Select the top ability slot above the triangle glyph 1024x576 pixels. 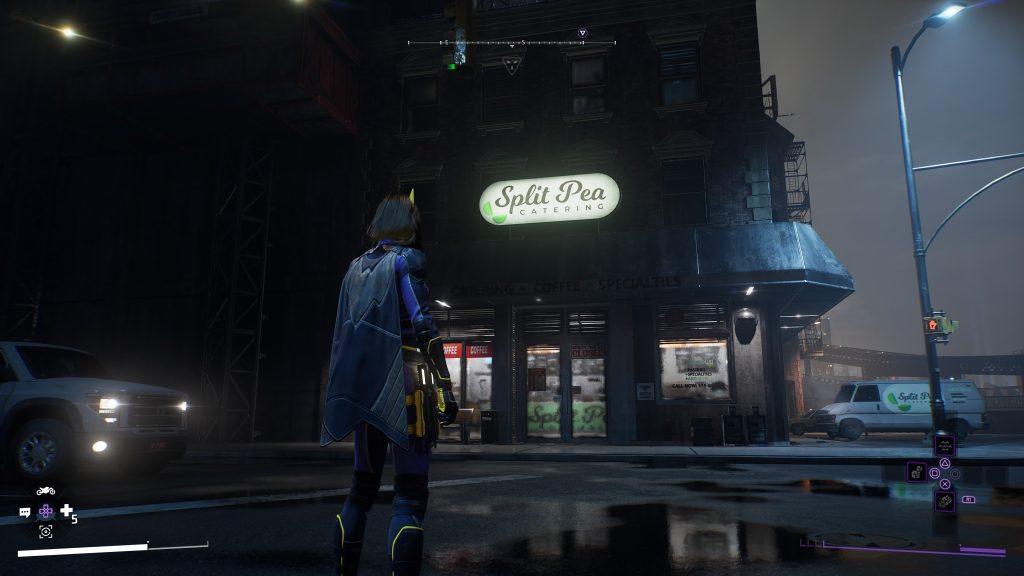(944, 446)
